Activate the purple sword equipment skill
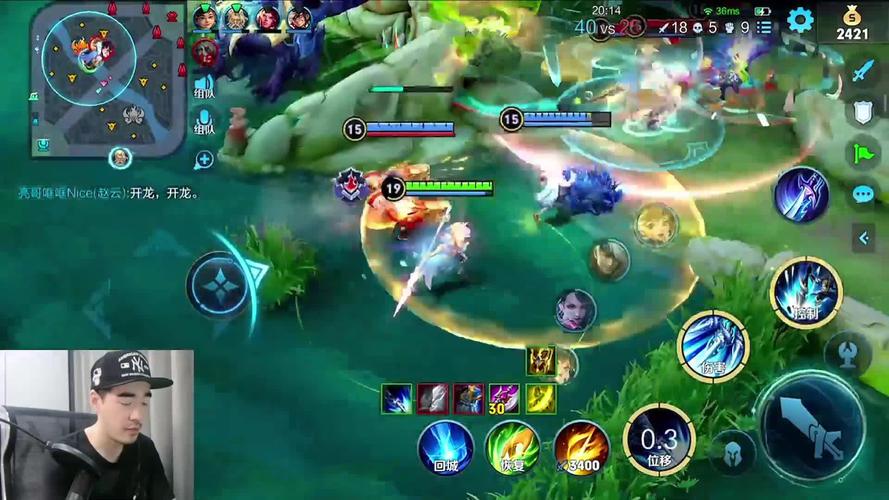Image resolution: width=889 pixels, height=500 pixels. (x=801, y=195)
